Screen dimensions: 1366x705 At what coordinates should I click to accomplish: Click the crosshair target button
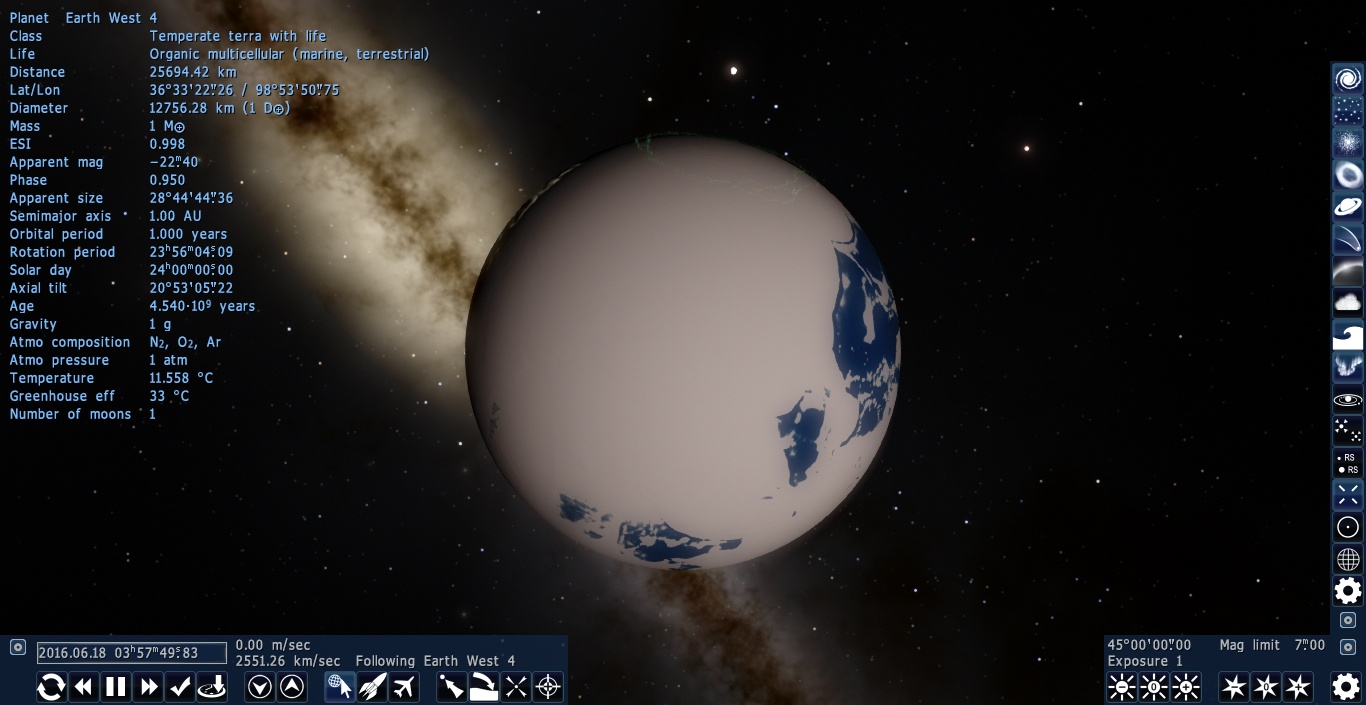(x=548, y=687)
